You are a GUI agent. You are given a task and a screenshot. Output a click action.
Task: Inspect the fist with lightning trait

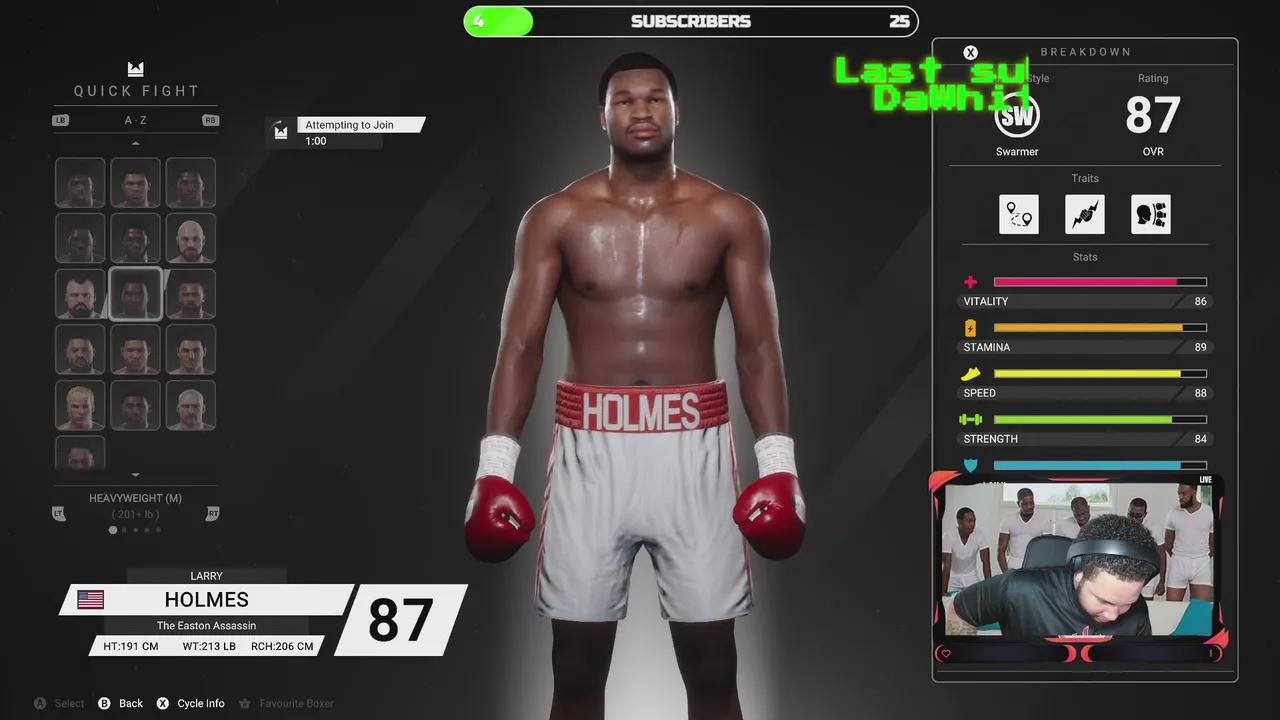(x=1085, y=214)
